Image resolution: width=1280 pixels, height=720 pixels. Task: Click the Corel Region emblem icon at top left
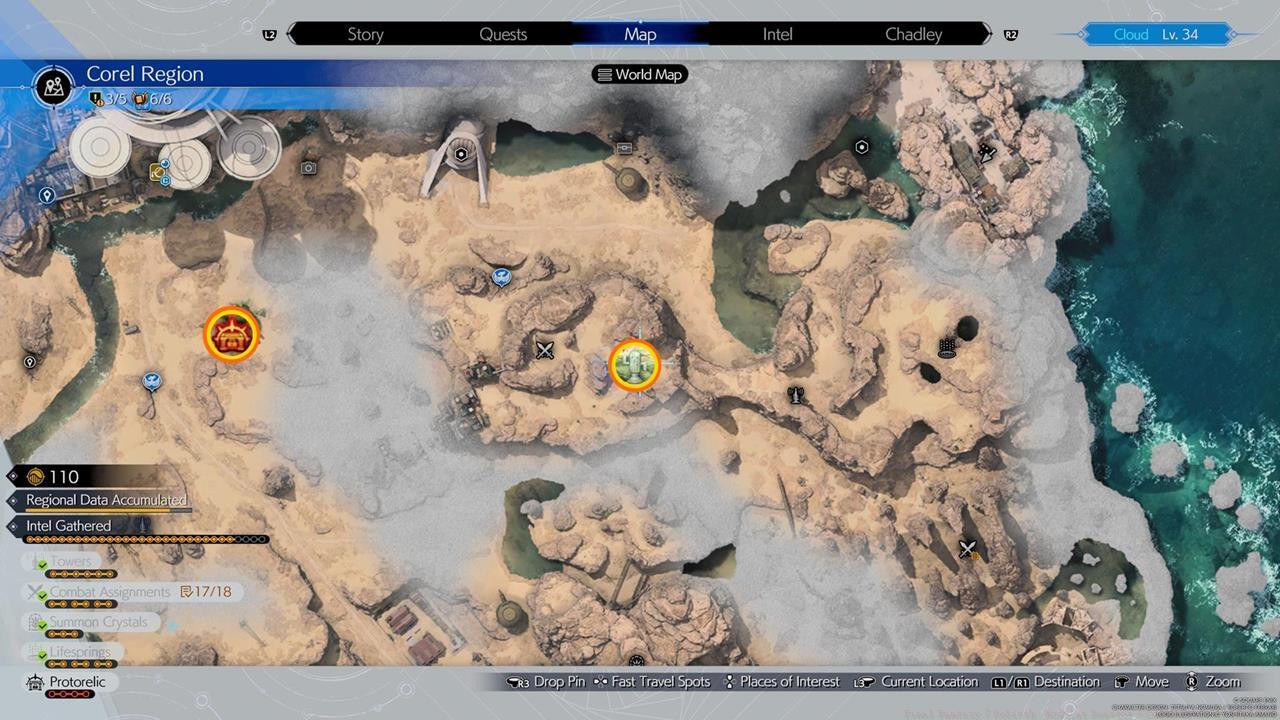tap(52, 87)
